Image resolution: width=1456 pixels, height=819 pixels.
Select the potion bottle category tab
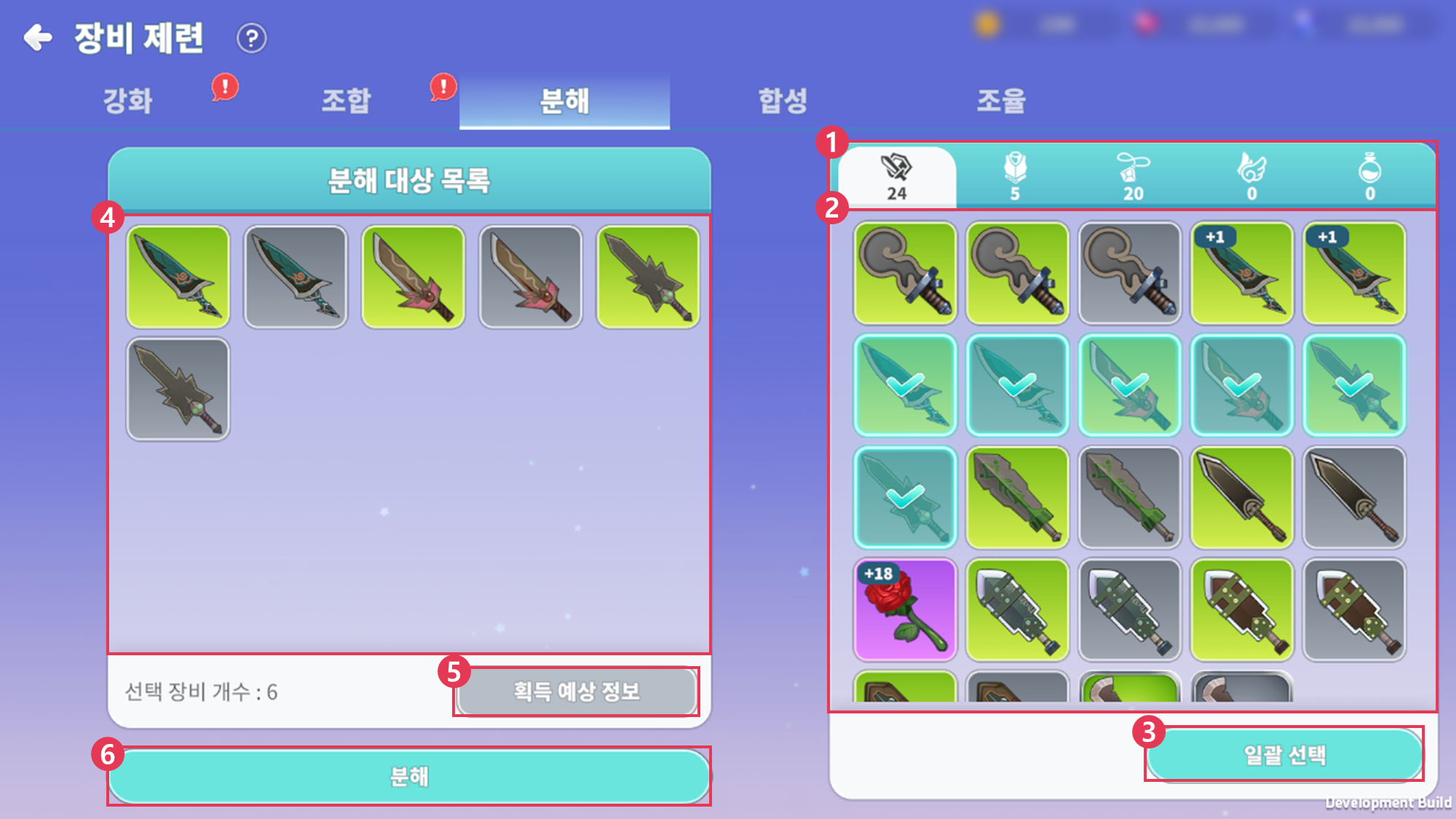tap(1370, 177)
